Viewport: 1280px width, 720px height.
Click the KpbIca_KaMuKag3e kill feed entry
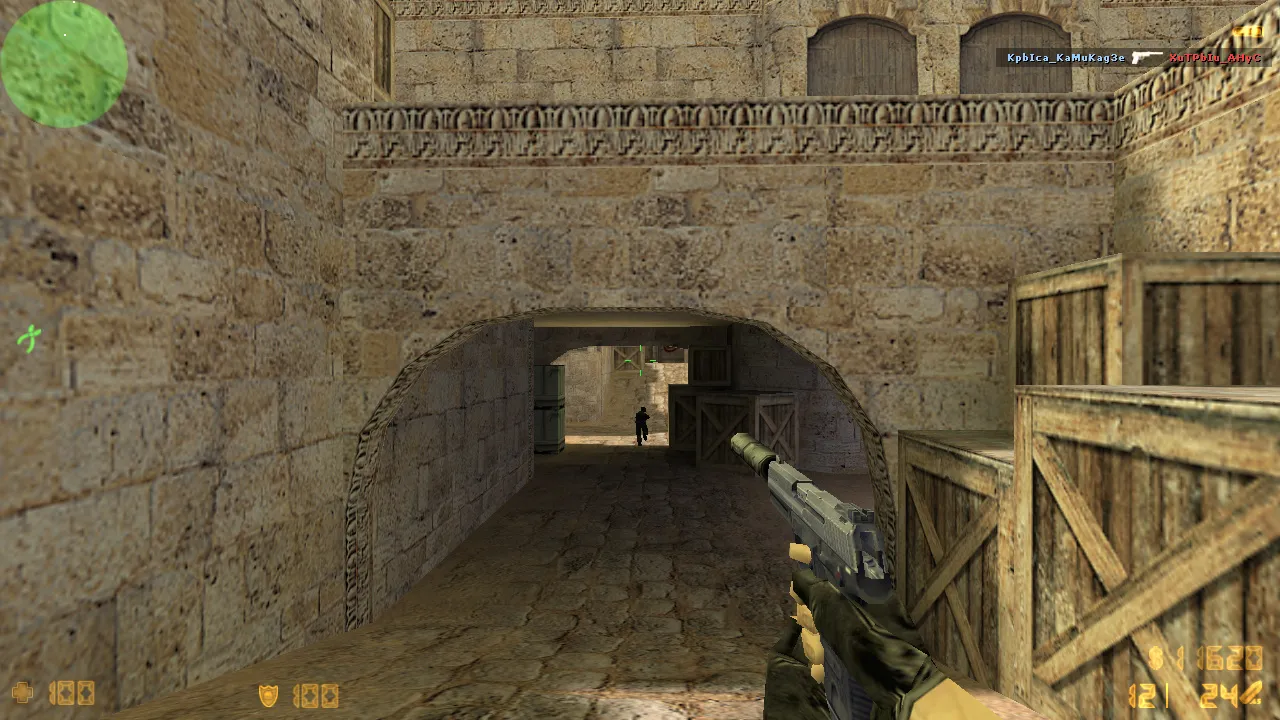coord(1065,58)
